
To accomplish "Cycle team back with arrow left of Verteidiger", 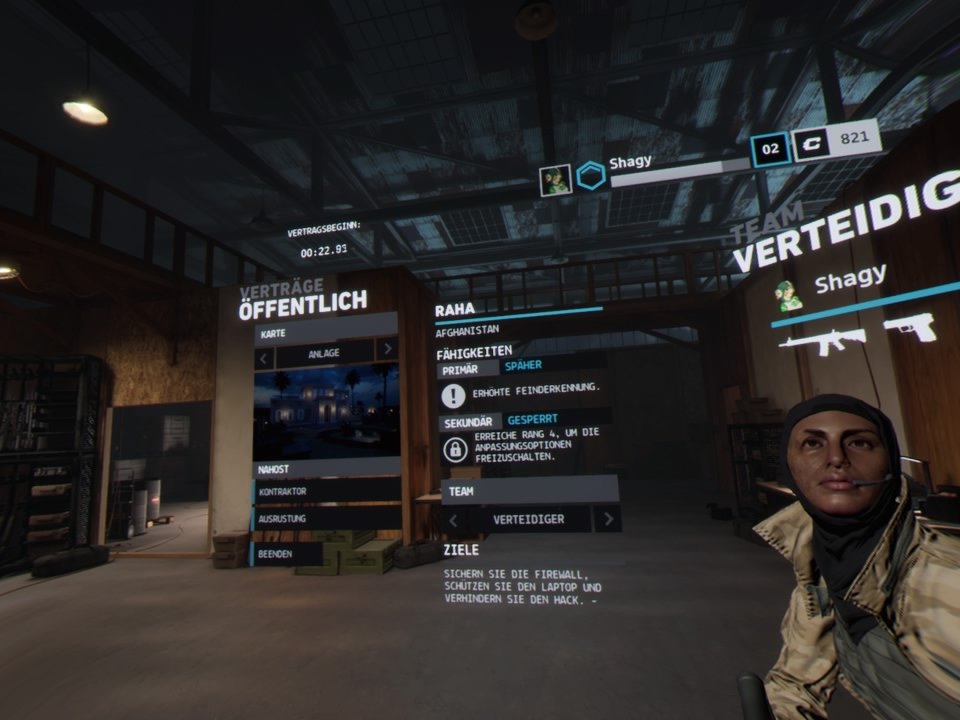I will click(x=453, y=519).
